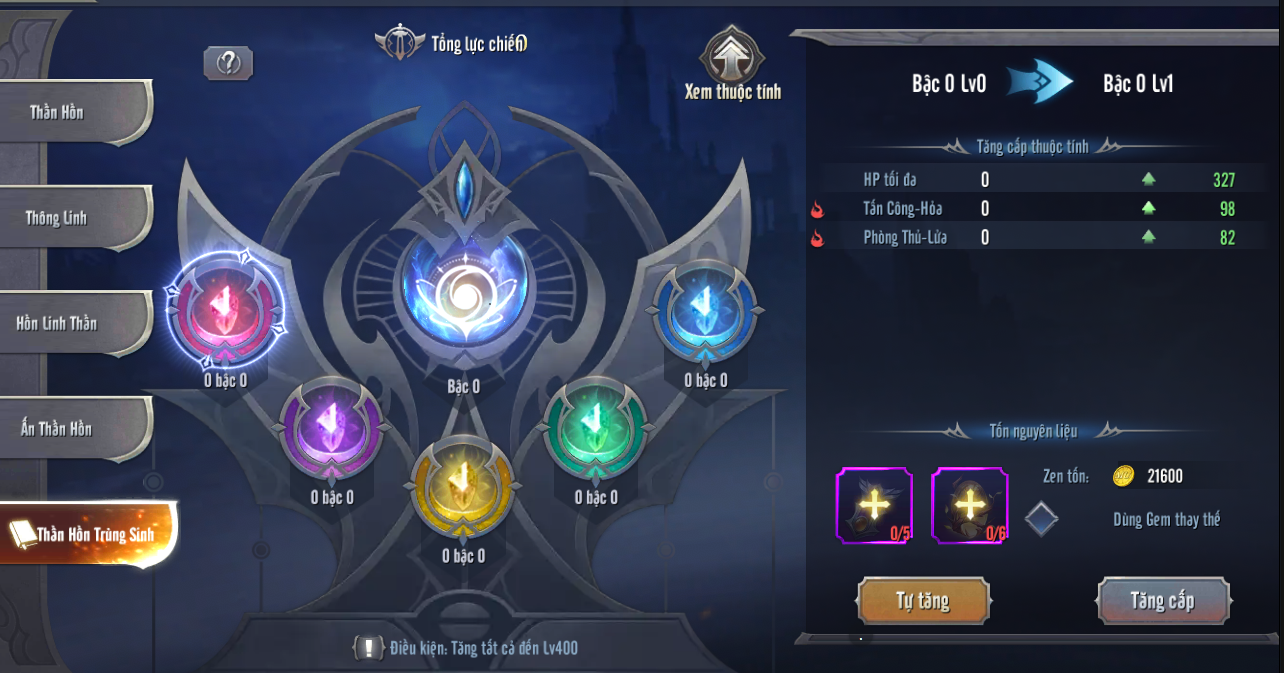Hit the Tăng cấp upgrade button
The height and width of the screenshot is (673, 1284).
click(1163, 601)
